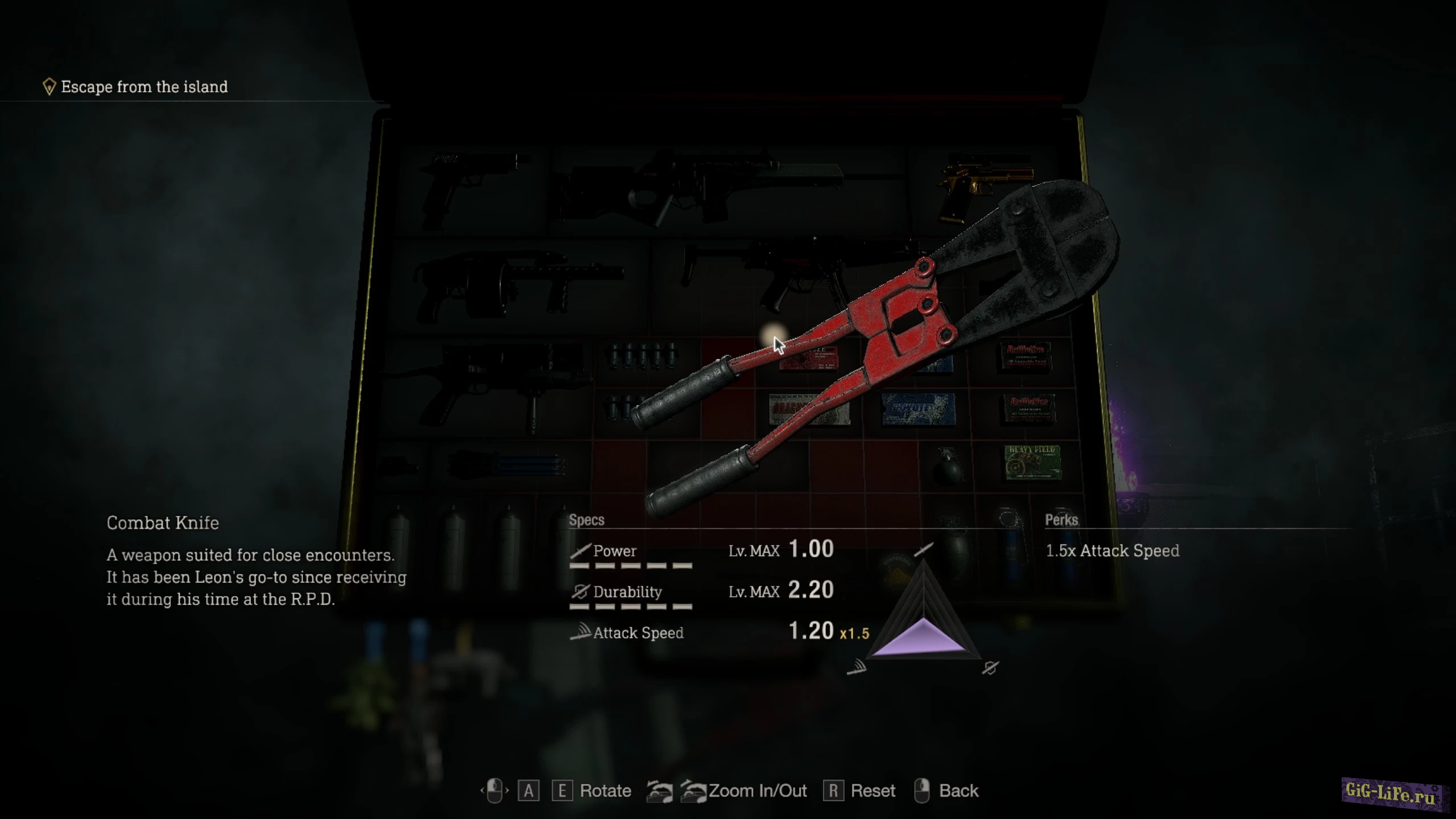Activate the Zoom In/Out control label
The height and width of the screenshot is (819, 1456).
pyautogui.click(x=757, y=791)
